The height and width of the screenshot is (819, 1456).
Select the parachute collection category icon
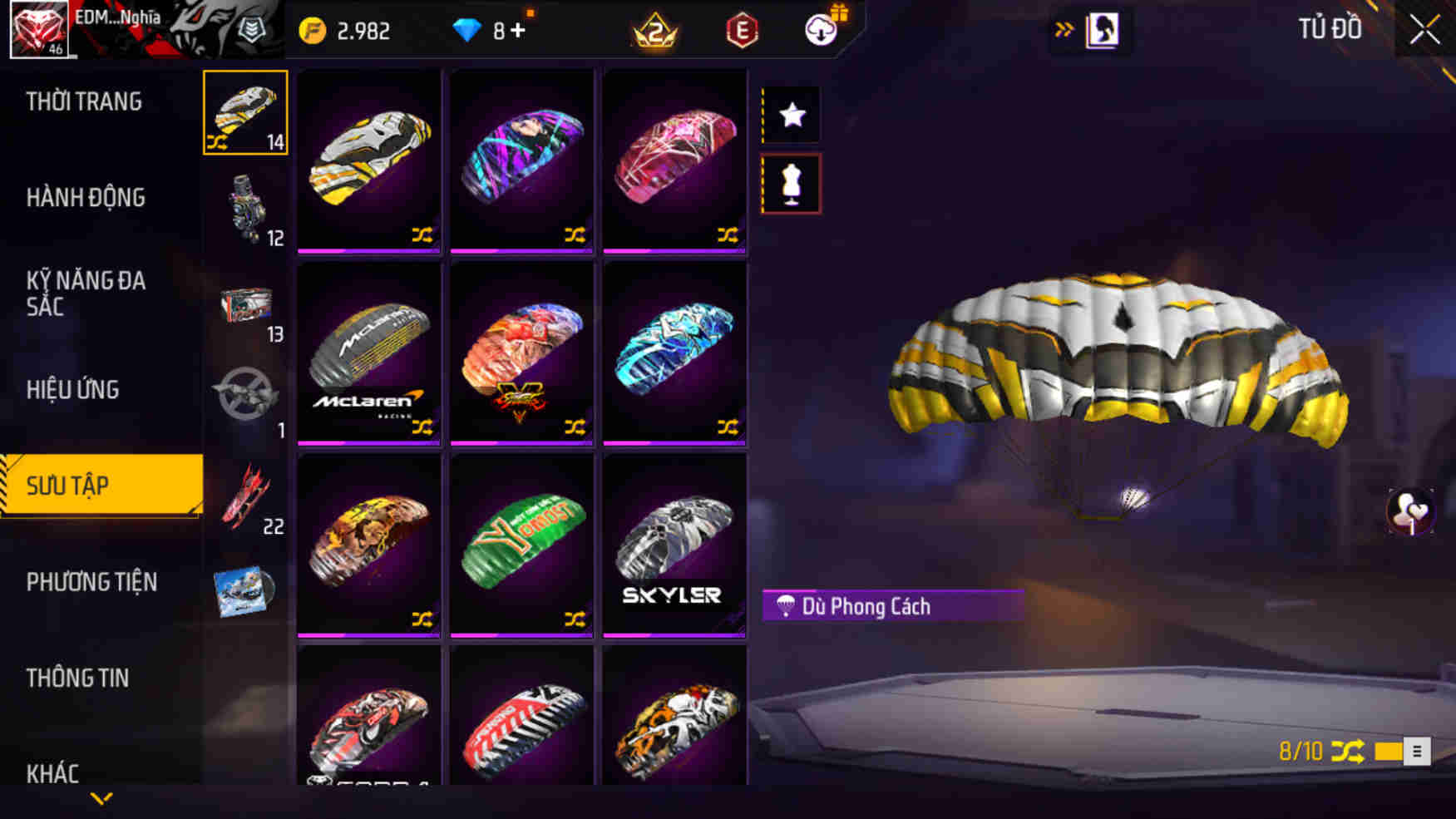pos(245,112)
